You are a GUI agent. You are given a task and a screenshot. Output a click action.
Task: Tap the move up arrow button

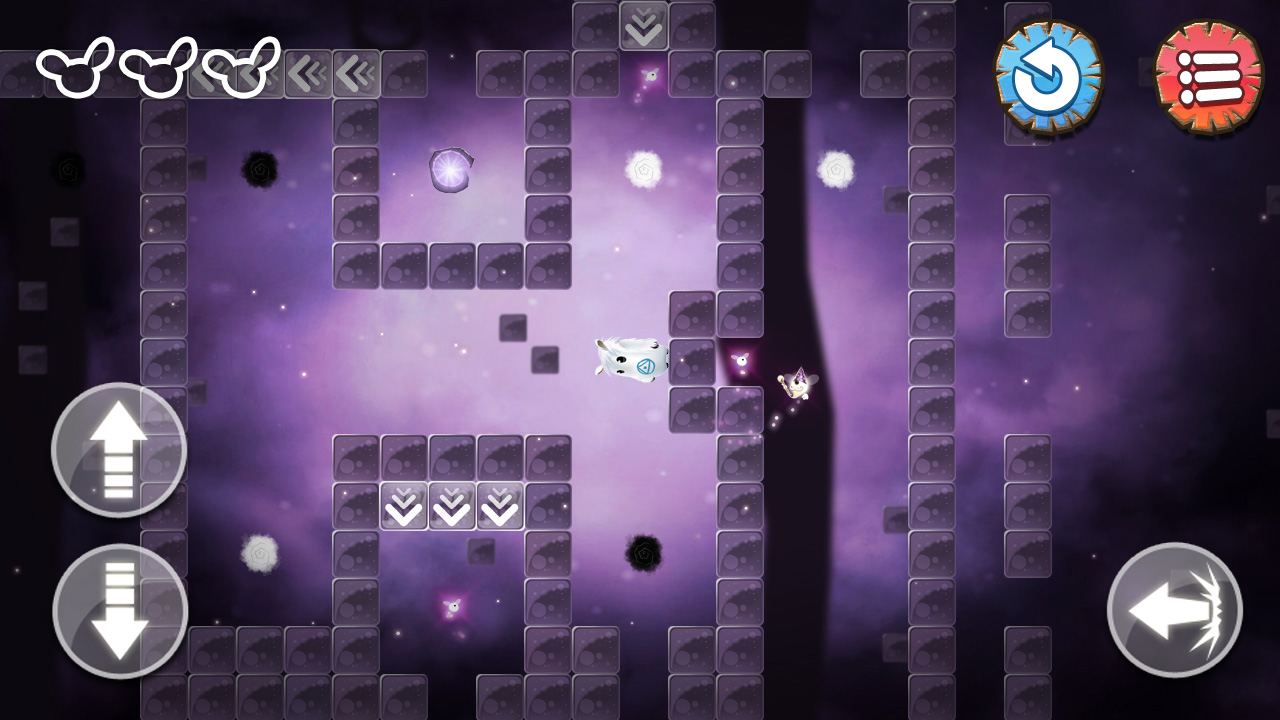[x=119, y=450]
